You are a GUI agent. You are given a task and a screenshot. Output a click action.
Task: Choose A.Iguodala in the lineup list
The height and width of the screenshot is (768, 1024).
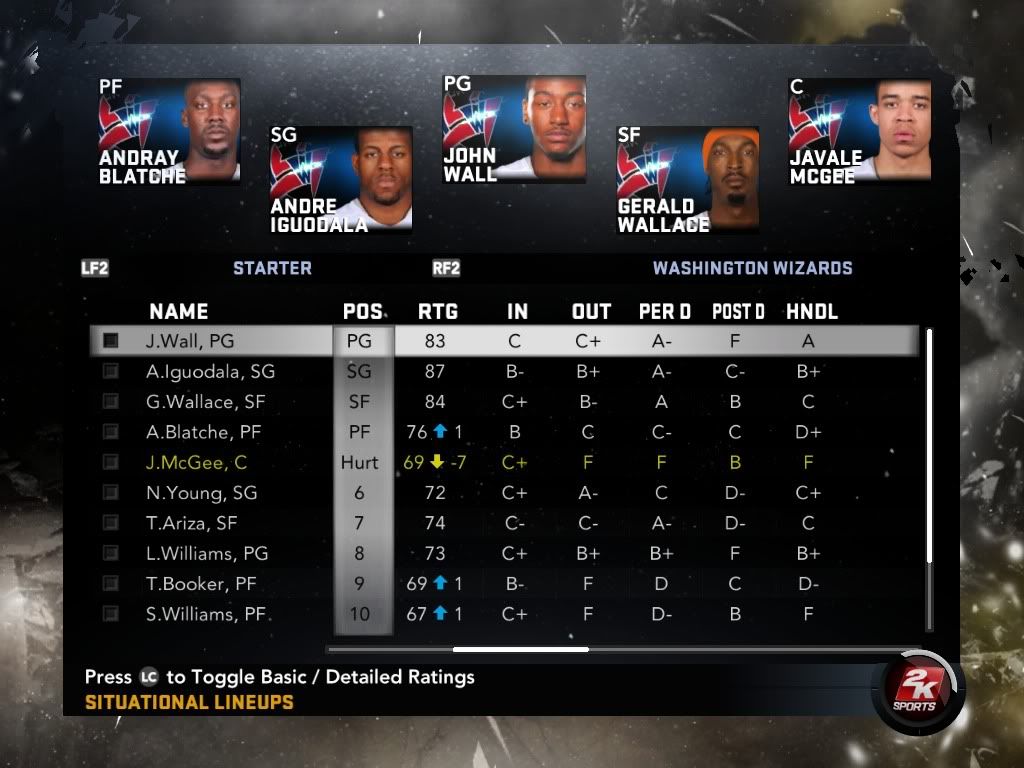(x=210, y=371)
